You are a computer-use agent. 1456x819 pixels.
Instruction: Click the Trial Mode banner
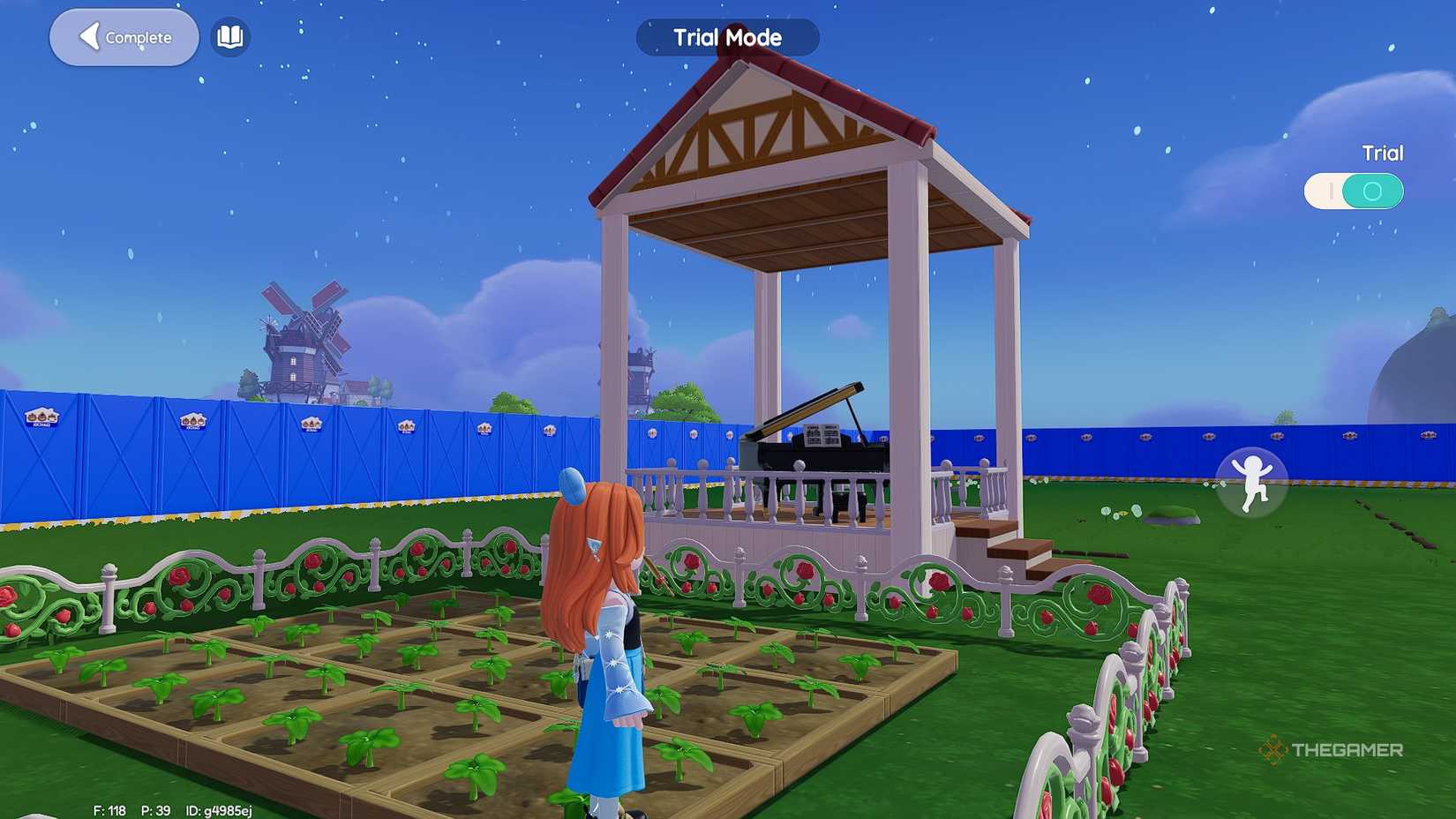725,37
